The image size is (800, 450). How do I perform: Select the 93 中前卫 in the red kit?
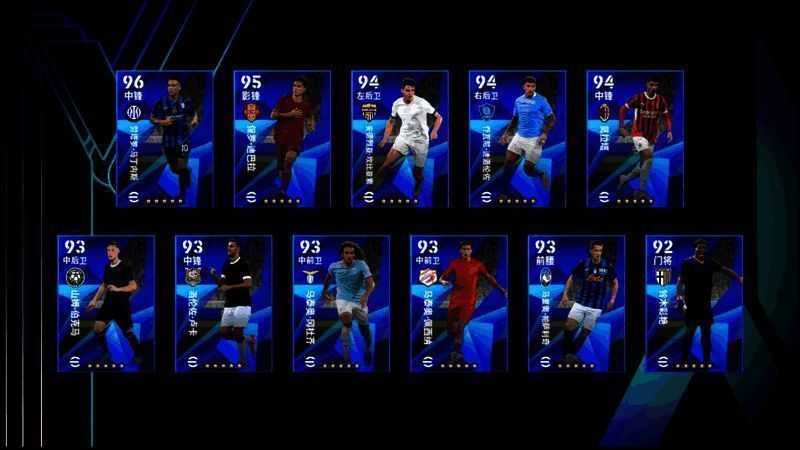pyautogui.click(x=459, y=303)
